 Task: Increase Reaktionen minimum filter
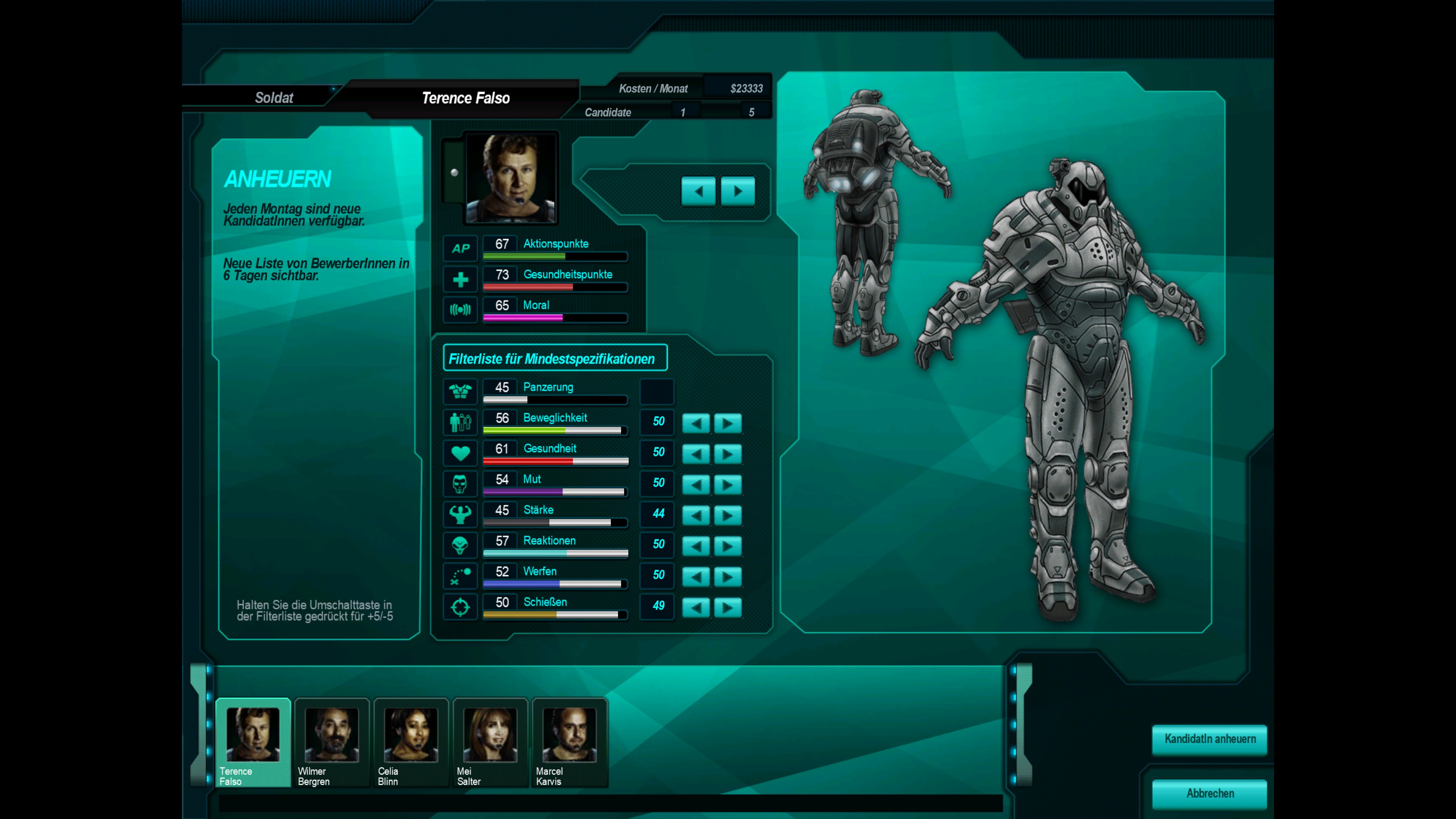728,546
